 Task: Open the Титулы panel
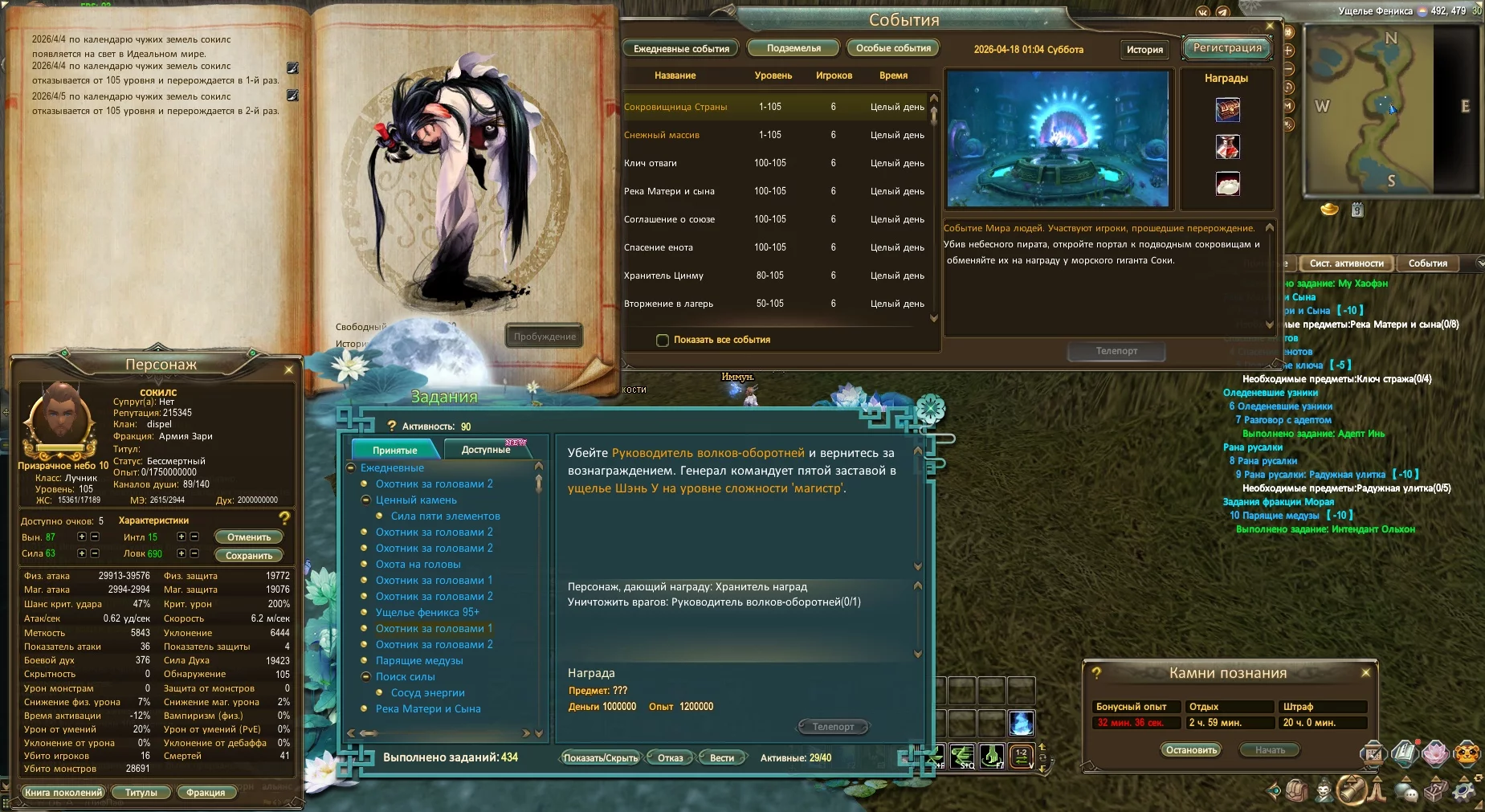[141, 792]
